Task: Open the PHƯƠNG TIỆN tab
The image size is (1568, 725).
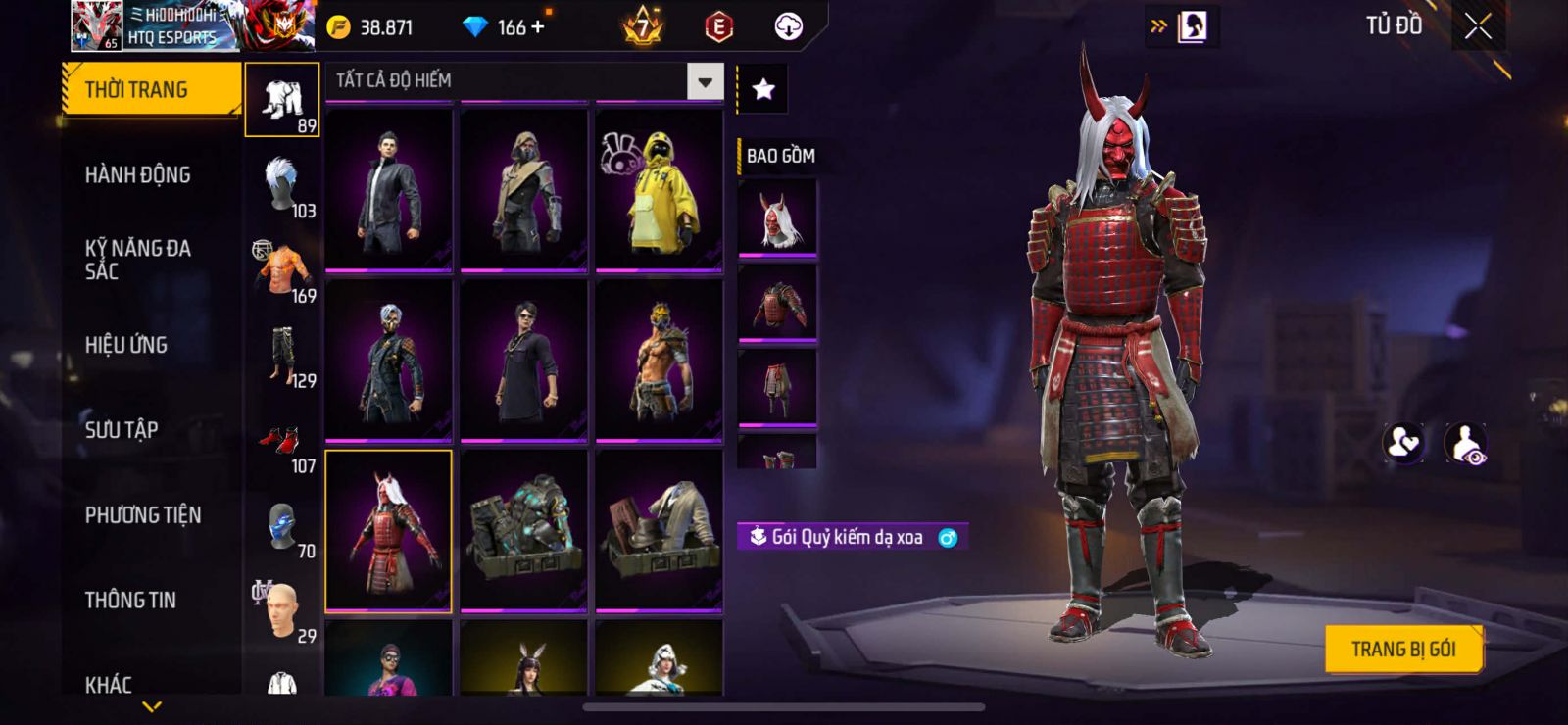Action: click(x=143, y=515)
